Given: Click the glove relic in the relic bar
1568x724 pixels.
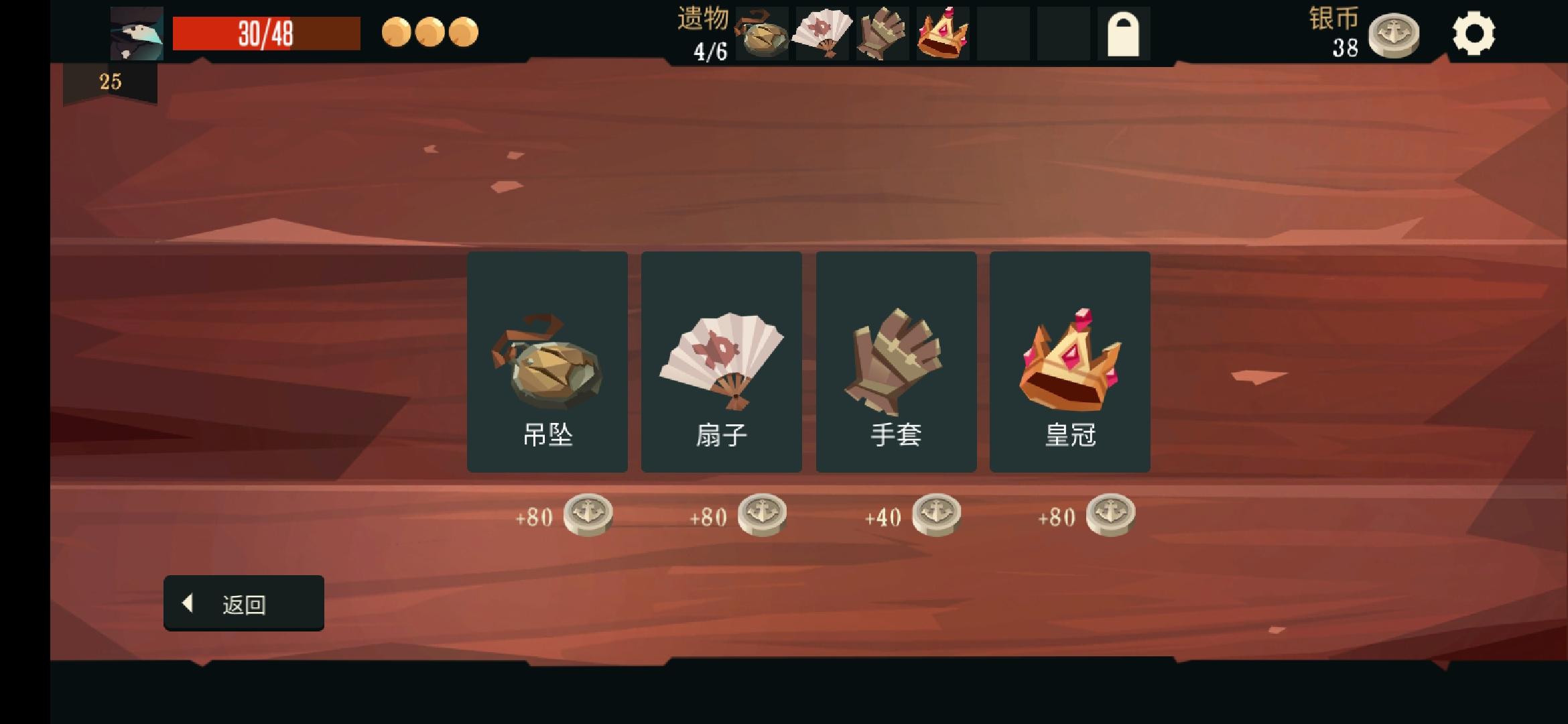Looking at the screenshot, I should (x=882, y=37).
